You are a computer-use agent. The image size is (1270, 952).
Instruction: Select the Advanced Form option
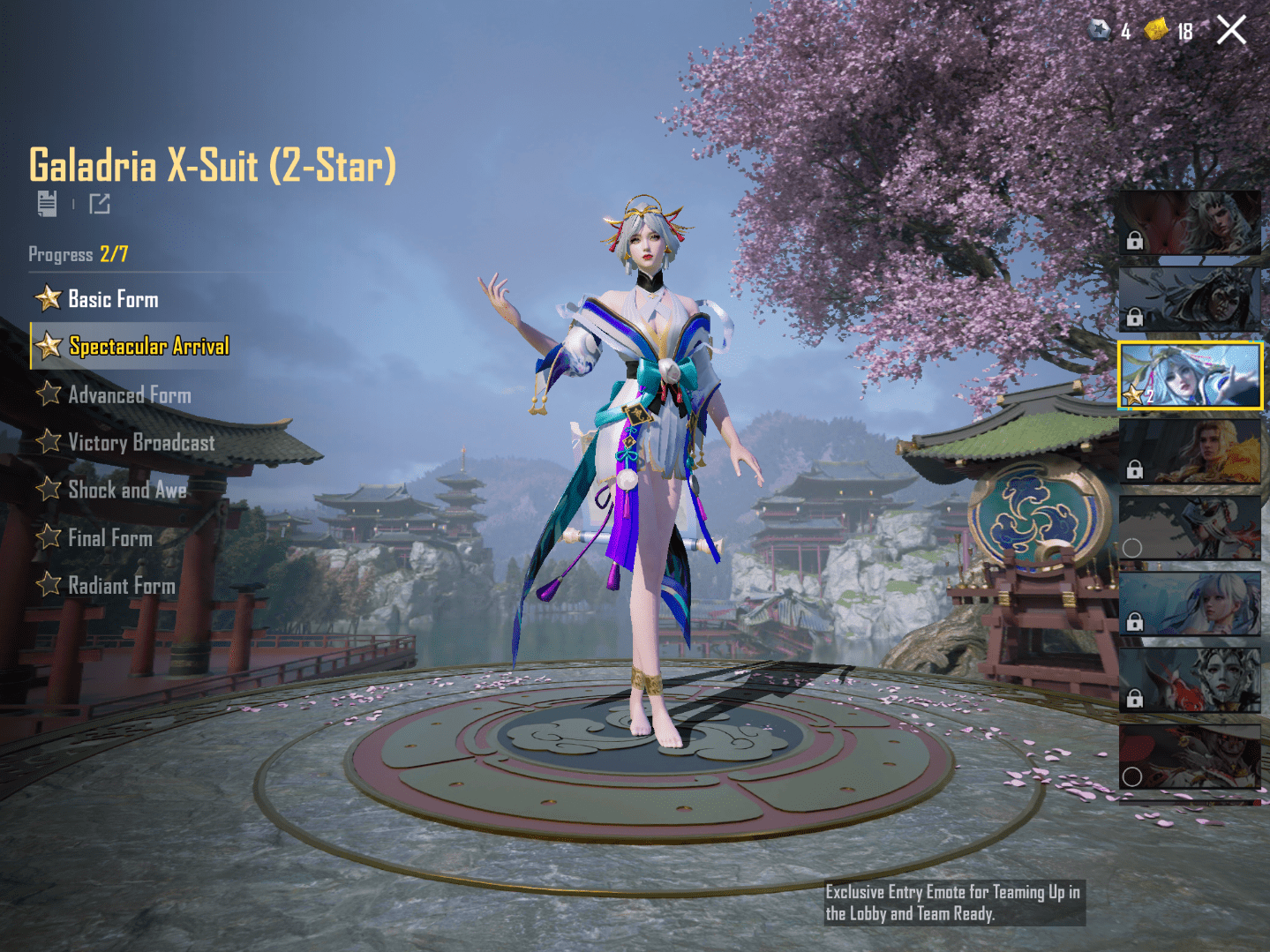[x=130, y=394]
